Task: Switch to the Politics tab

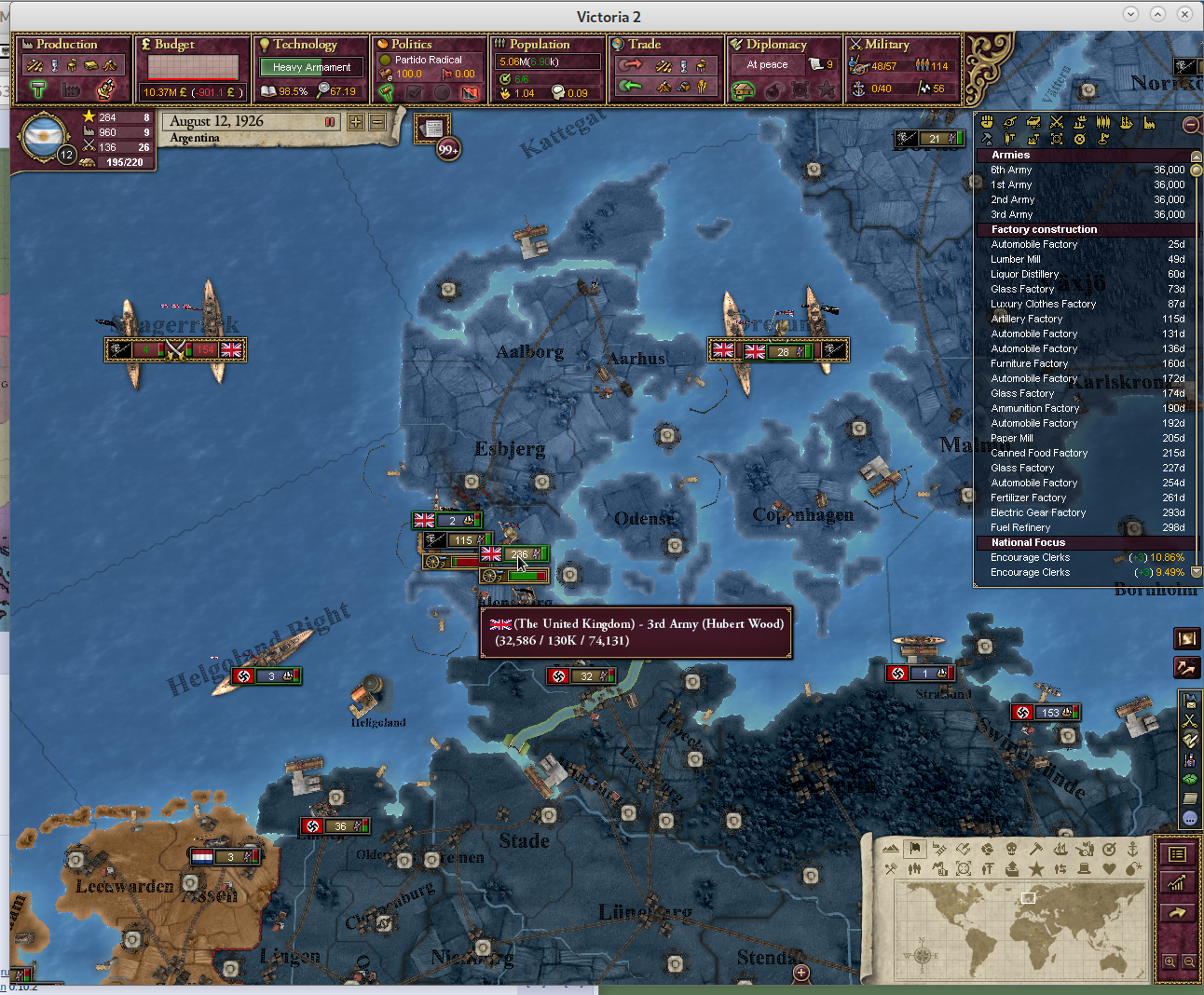Action: click(411, 45)
